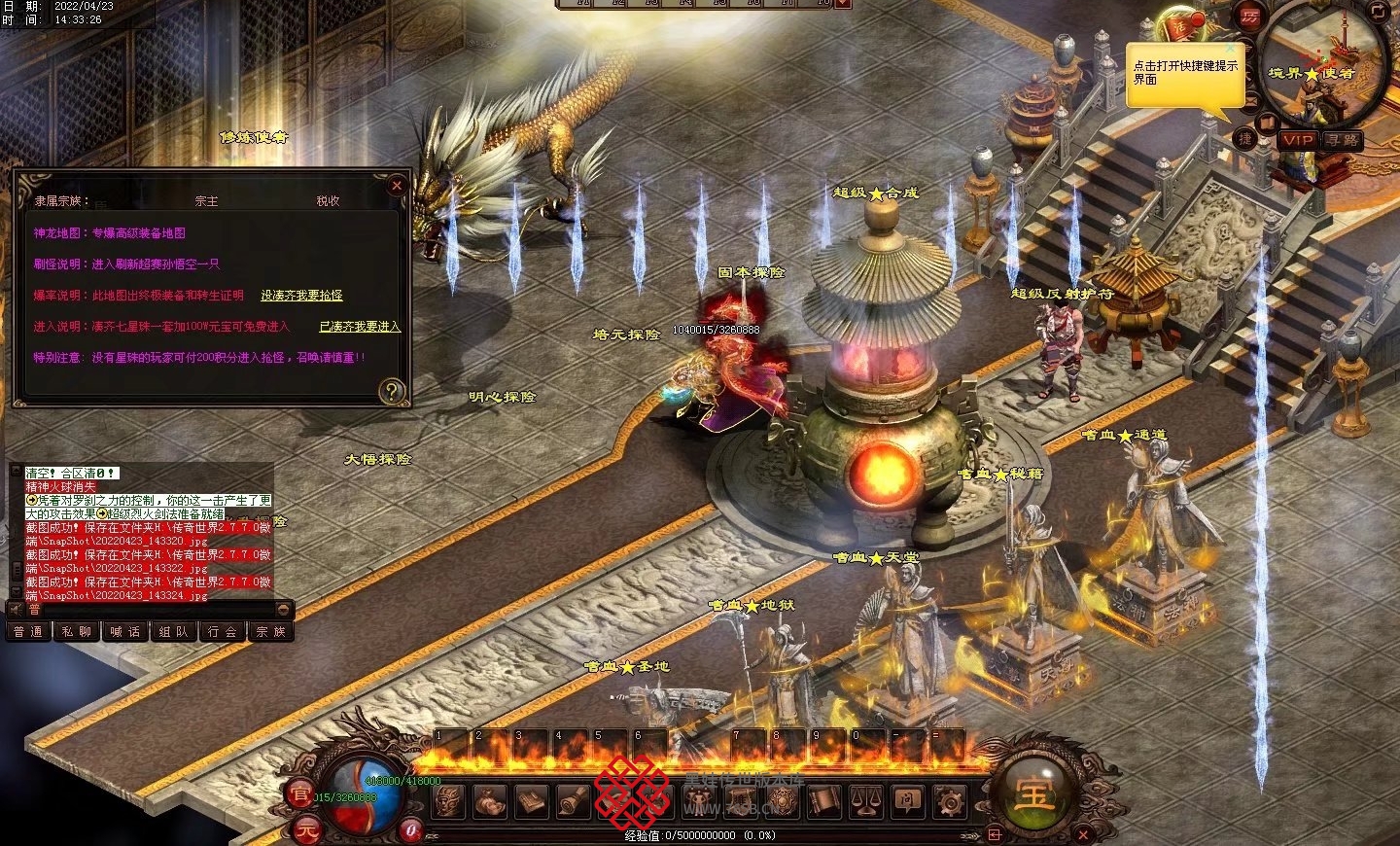Click the 元 round button
1400x846 pixels.
(307, 828)
